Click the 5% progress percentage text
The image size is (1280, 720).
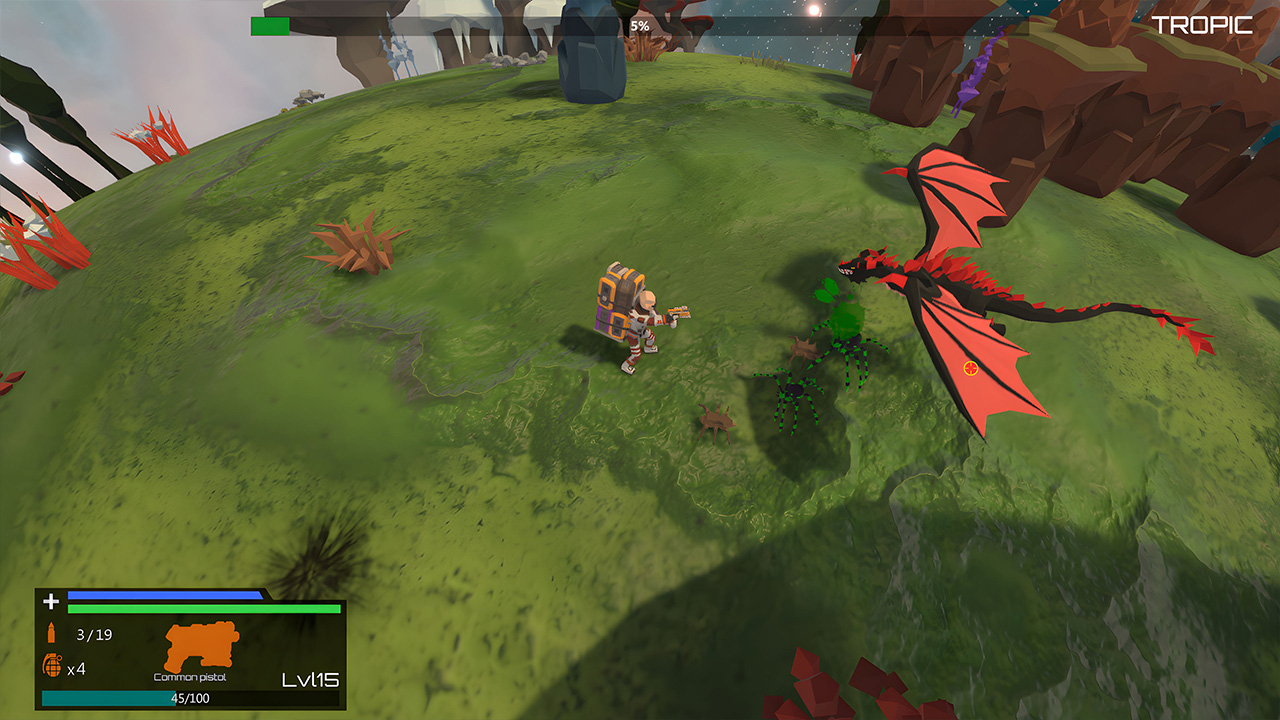click(637, 27)
